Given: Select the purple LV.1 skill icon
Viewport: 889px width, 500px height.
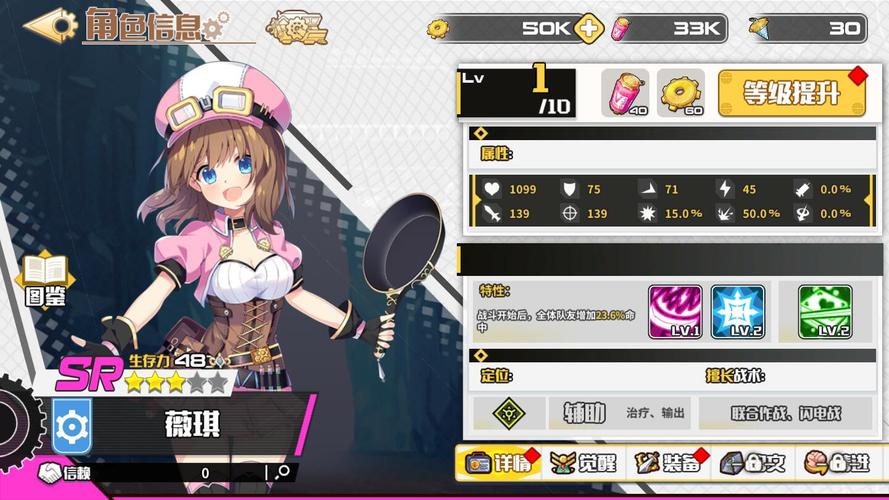Looking at the screenshot, I should (675, 311).
